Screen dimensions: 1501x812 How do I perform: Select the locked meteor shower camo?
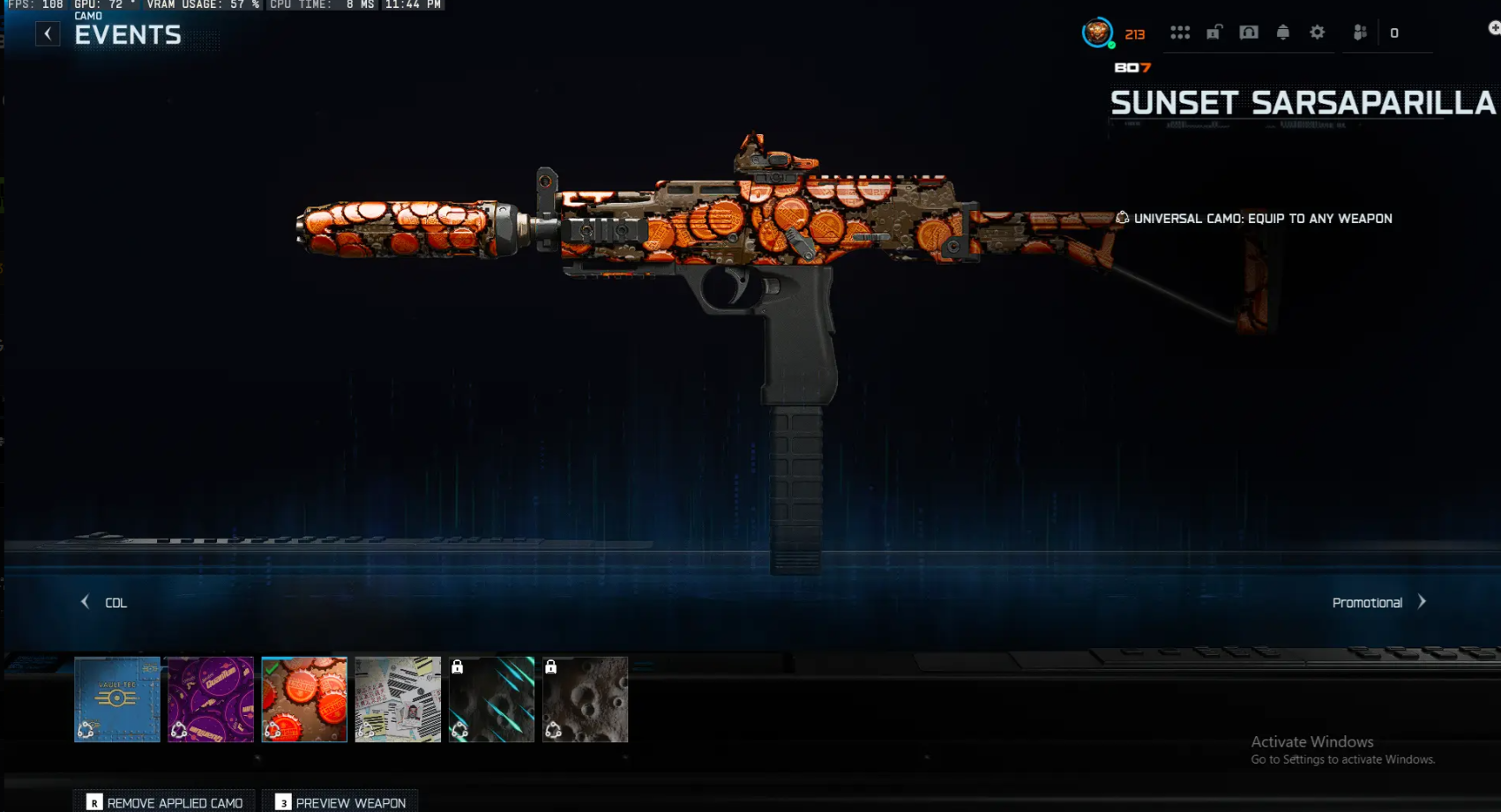491,699
